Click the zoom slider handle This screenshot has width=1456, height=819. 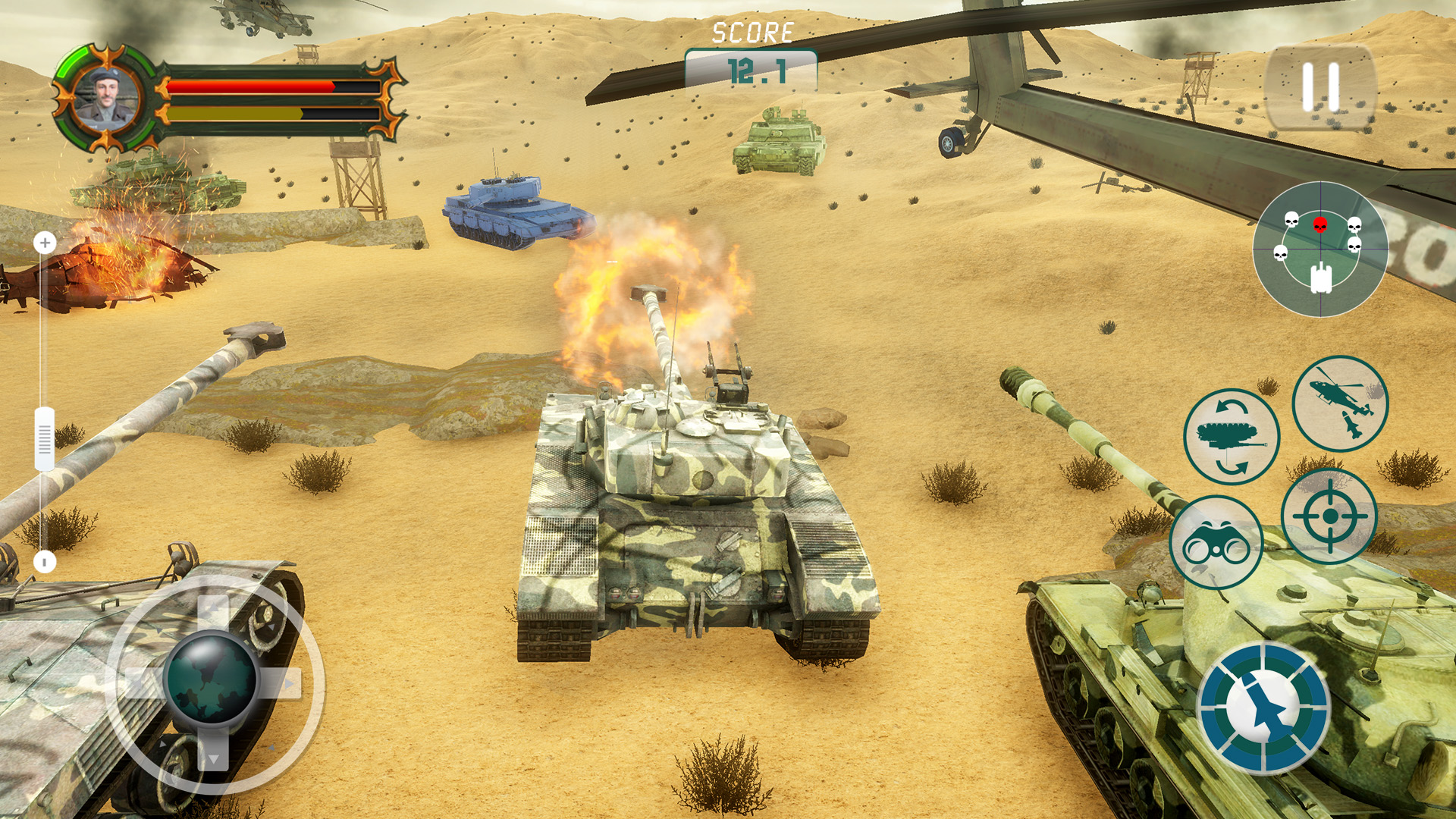[45, 439]
